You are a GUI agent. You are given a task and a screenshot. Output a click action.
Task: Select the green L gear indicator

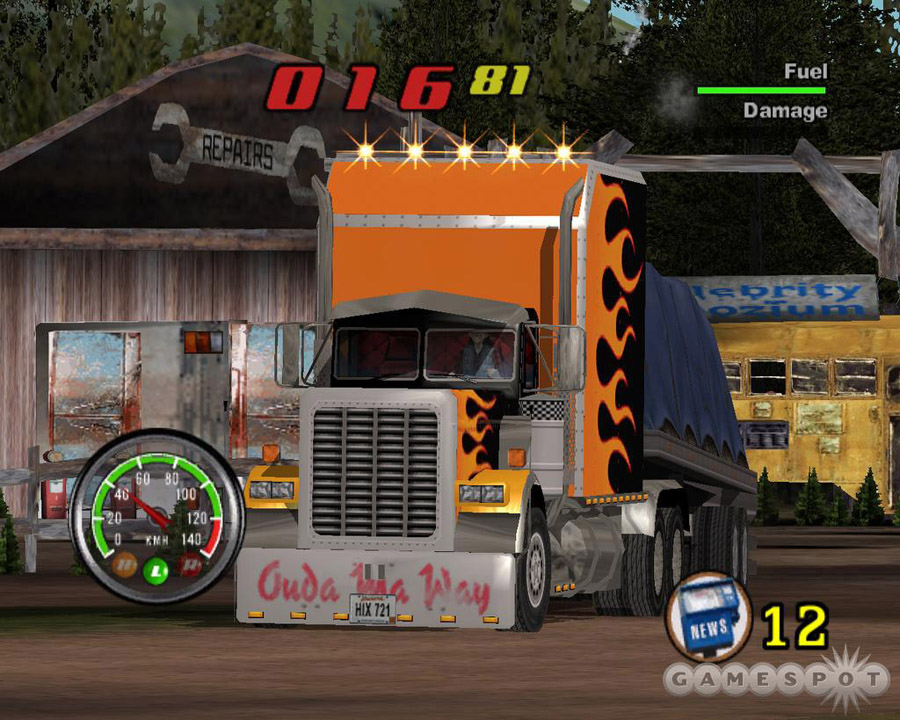point(156,570)
